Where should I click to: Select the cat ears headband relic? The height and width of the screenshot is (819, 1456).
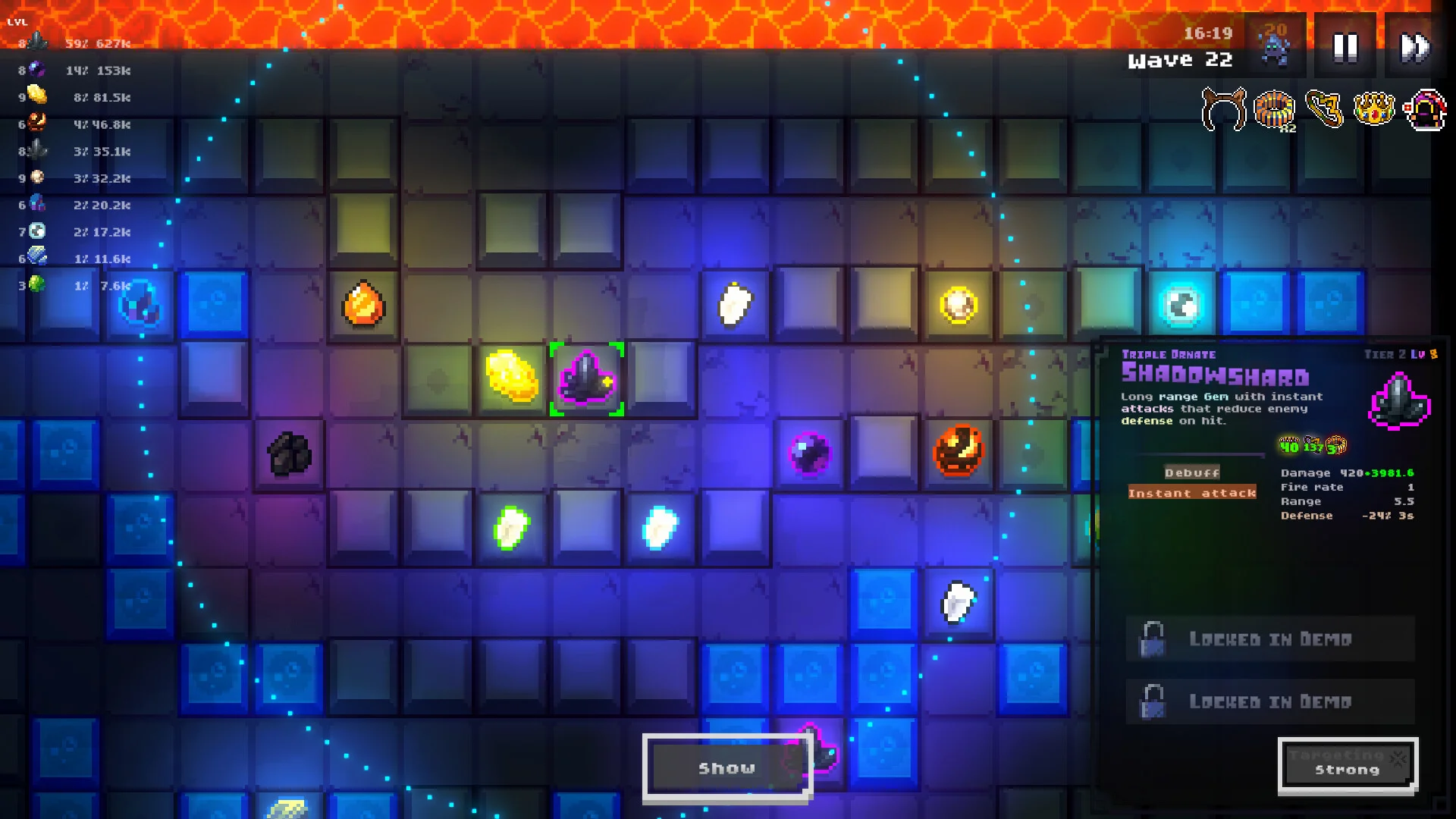tap(1223, 110)
